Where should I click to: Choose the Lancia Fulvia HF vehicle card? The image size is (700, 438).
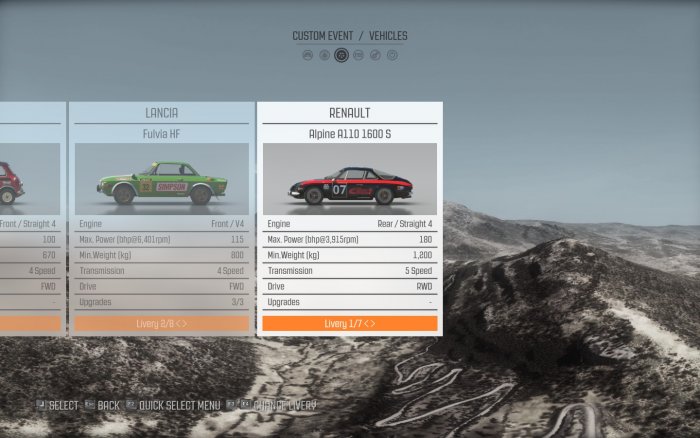pos(161,133)
